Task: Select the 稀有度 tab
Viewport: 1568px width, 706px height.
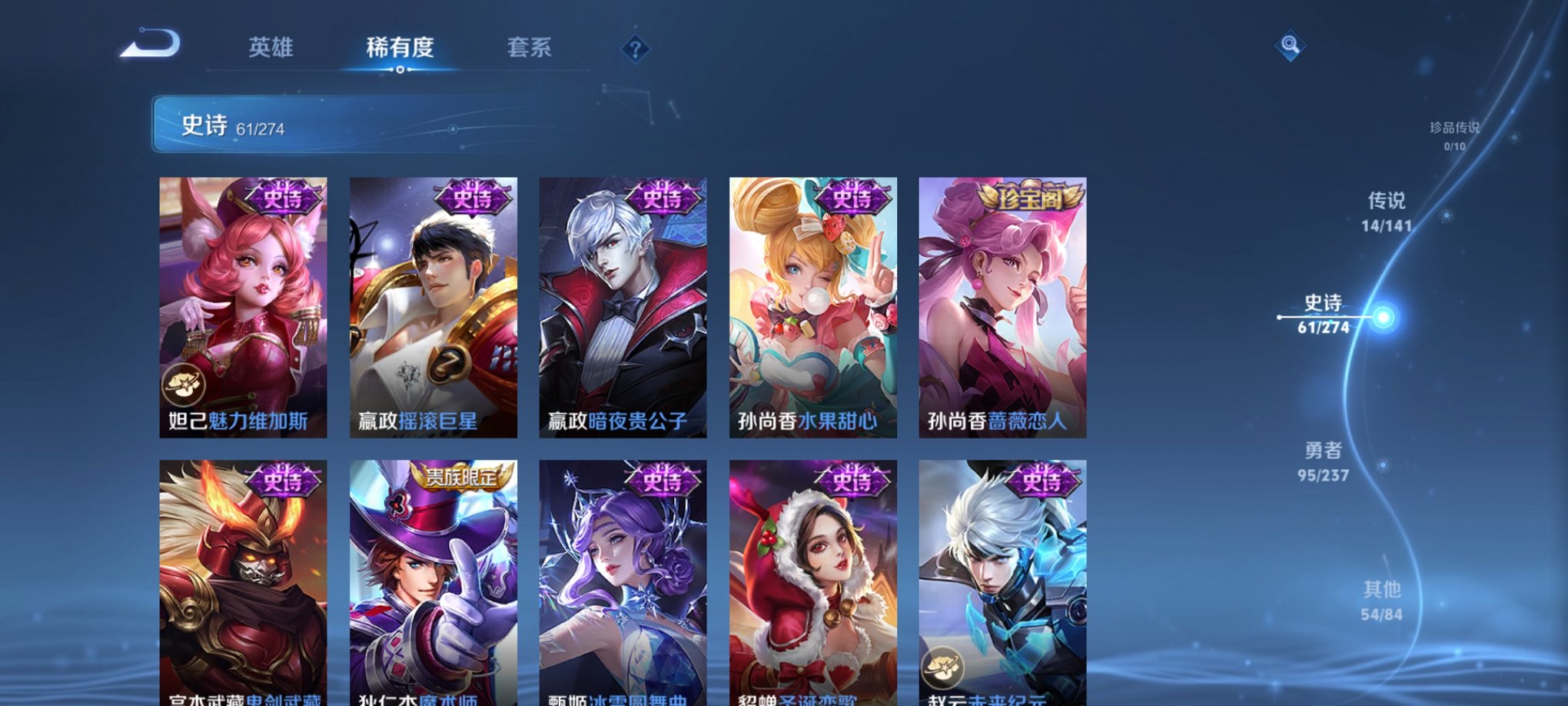Action: (400, 48)
